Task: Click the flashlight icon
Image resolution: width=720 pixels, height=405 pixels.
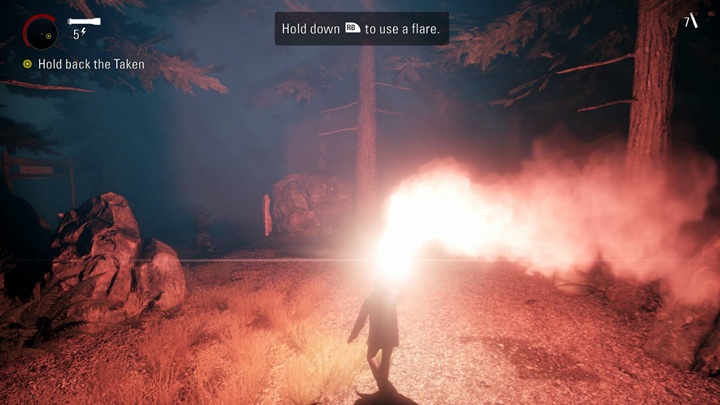Action: coord(84,20)
